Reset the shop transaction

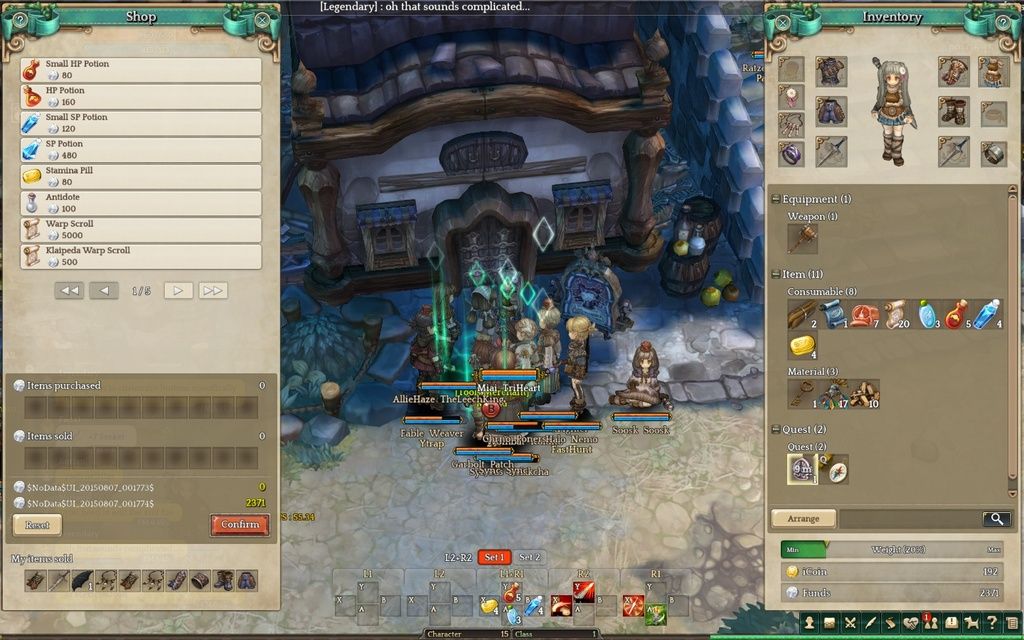pos(37,524)
